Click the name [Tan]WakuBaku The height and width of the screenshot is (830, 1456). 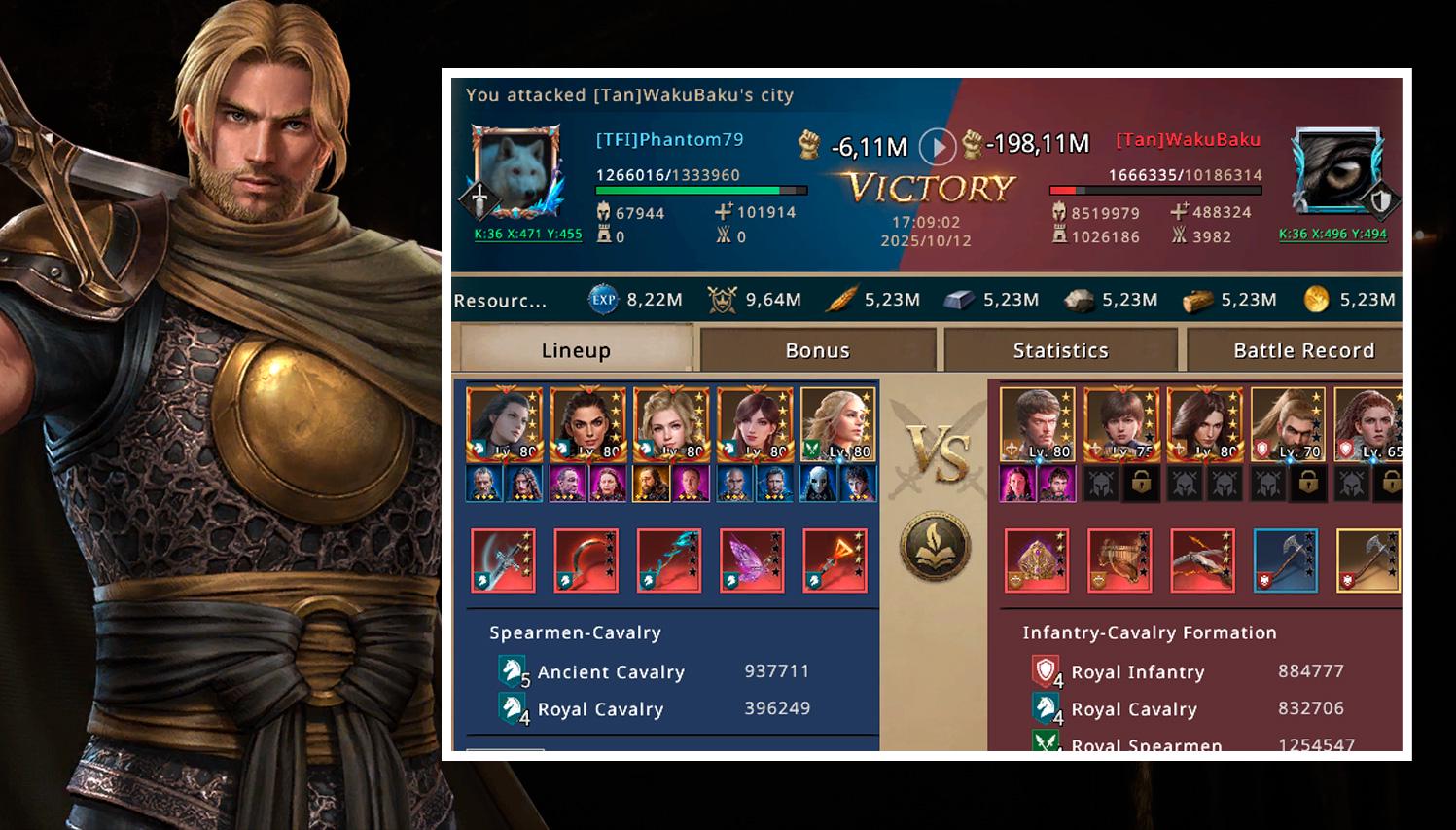(x=1188, y=139)
